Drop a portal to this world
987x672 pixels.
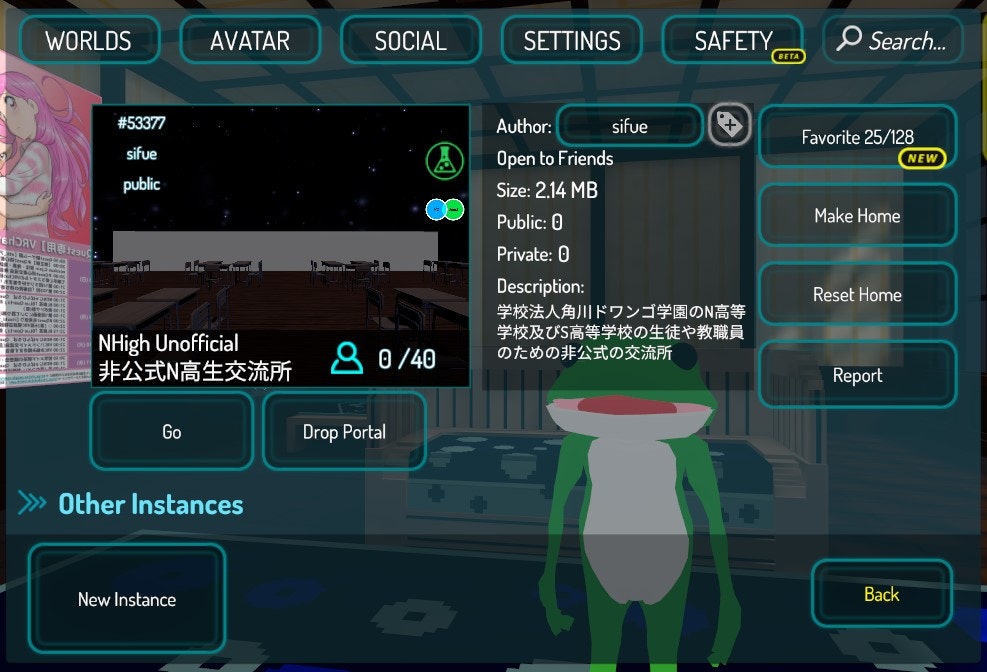[x=344, y=432]
